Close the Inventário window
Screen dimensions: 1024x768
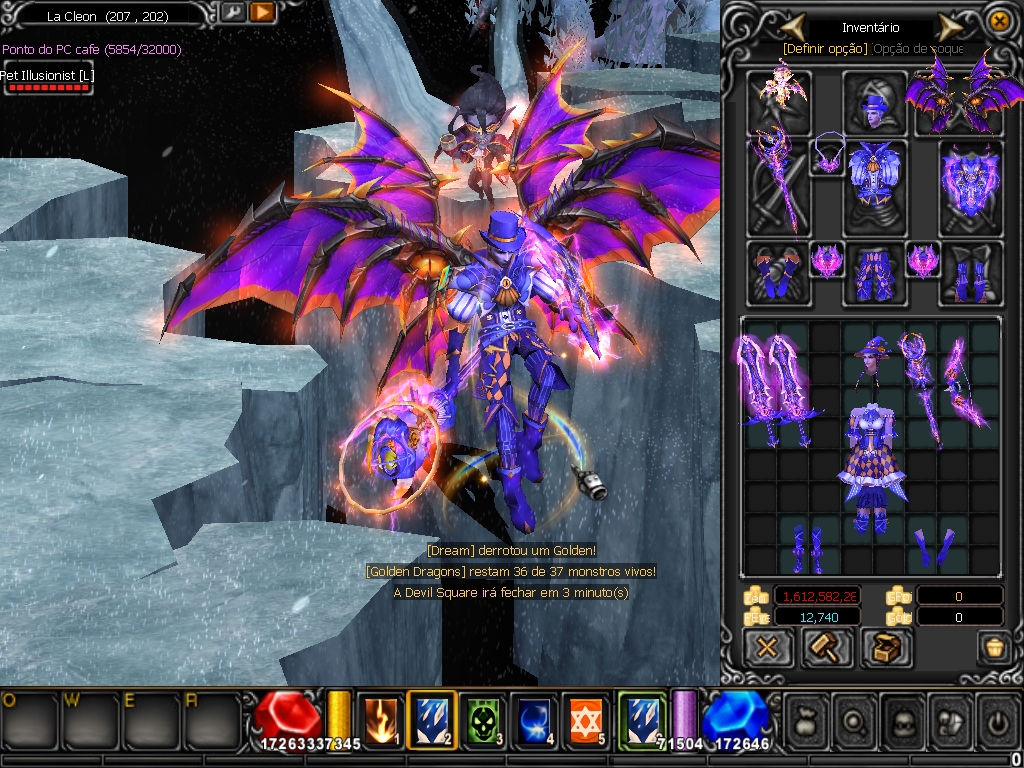[998, 21]
